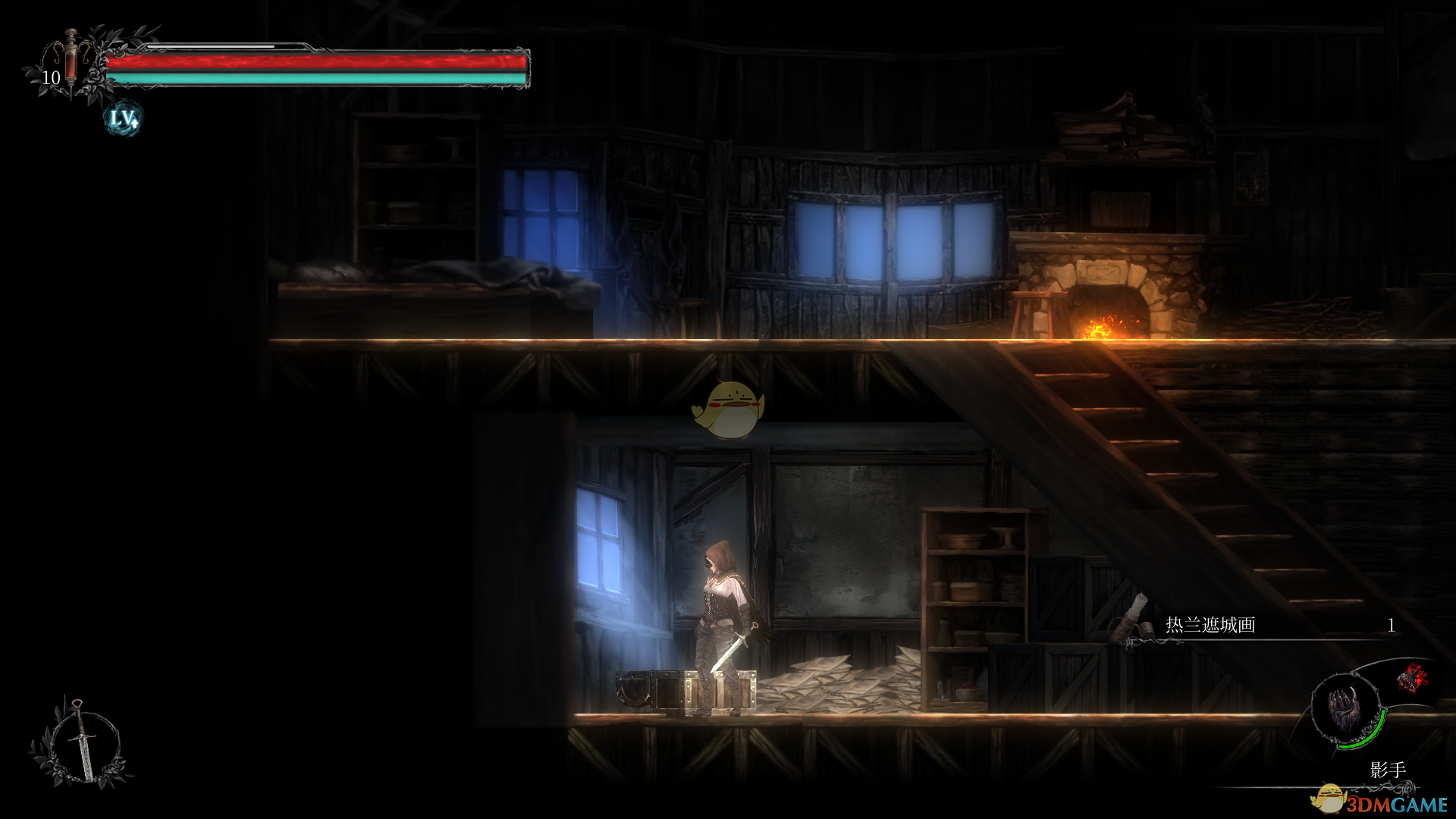Activate the 影手 shadow hand skill icon
The image size is (1456, 819).
pos(1346,710)
